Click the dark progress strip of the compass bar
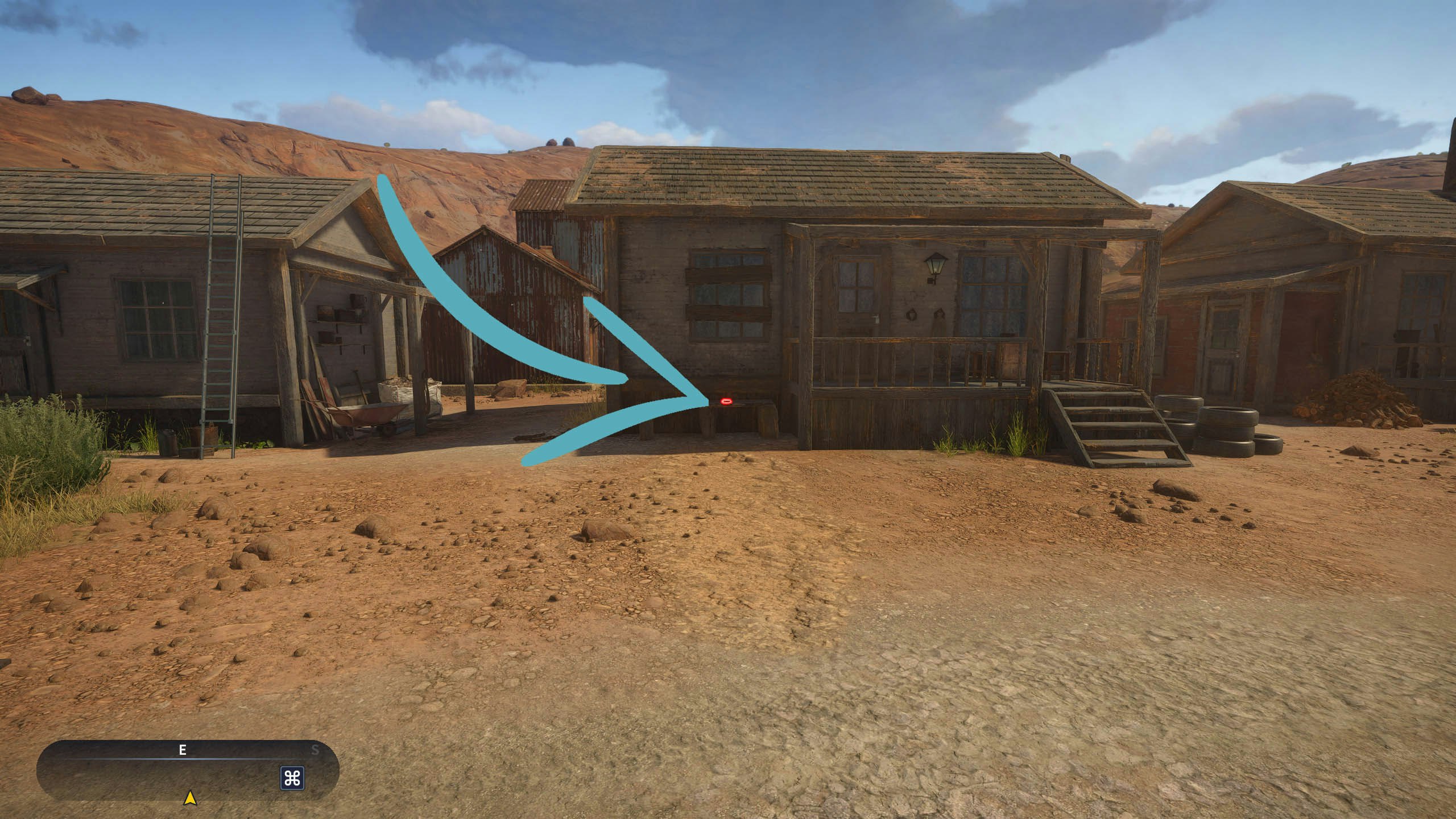The width and height of the screenshot is (1456, 819). [x=188, y=749]
